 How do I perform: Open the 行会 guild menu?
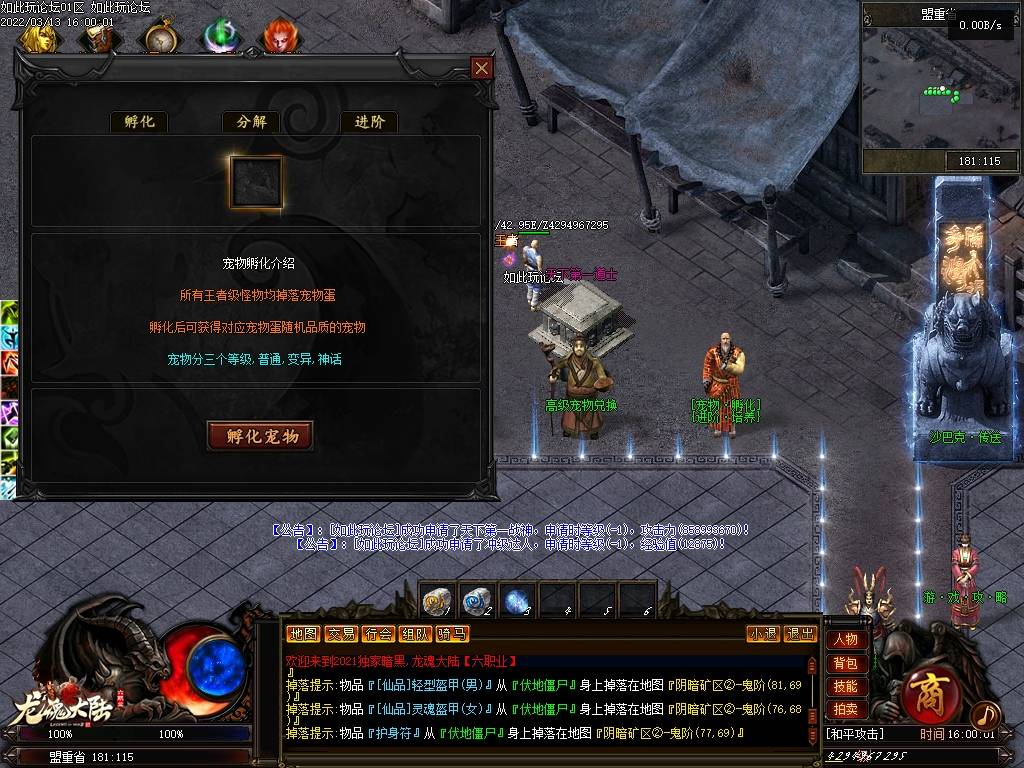coord(378,634)
